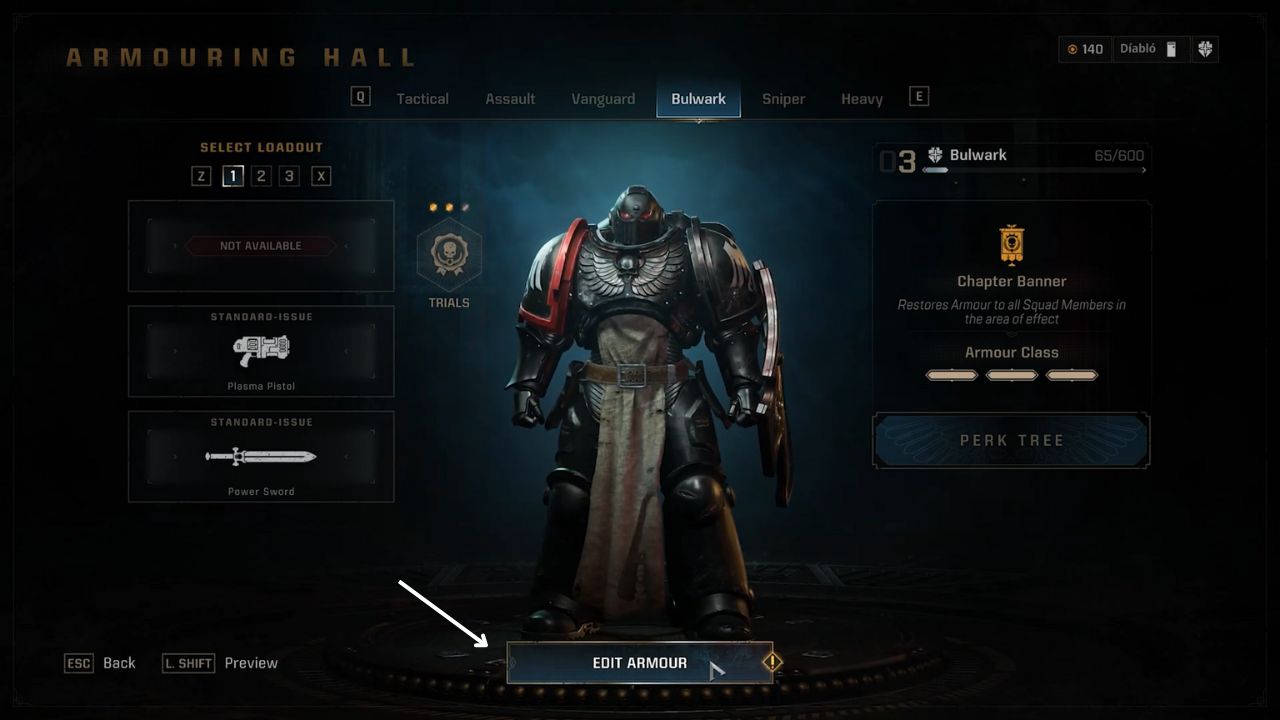The height and width of the screenshot is (720, 1280).
Task: Expand the Edit Armour options with the warning diamond
Action: click(772, 662)
